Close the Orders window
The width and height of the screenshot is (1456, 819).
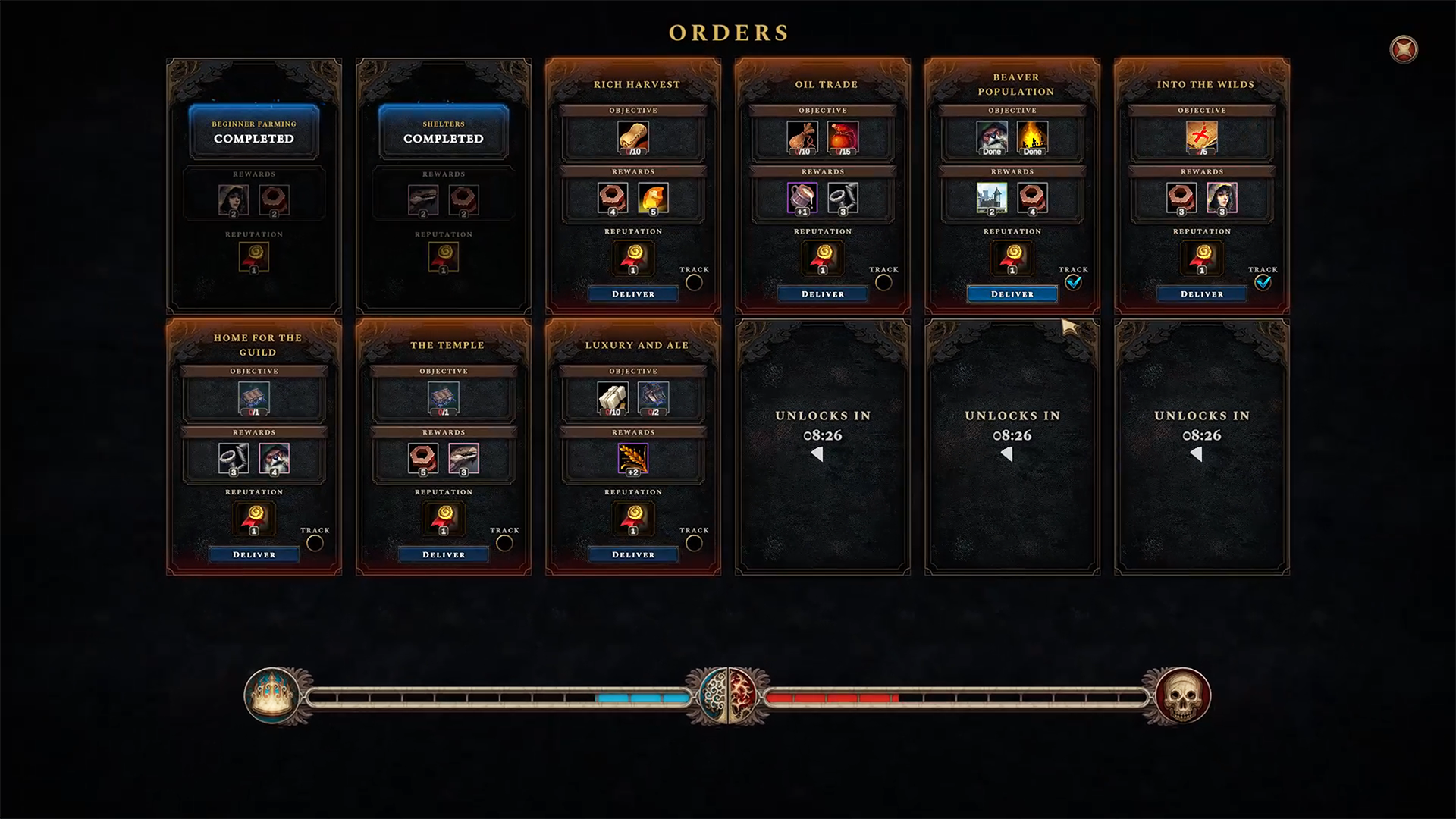(1404, 50)
